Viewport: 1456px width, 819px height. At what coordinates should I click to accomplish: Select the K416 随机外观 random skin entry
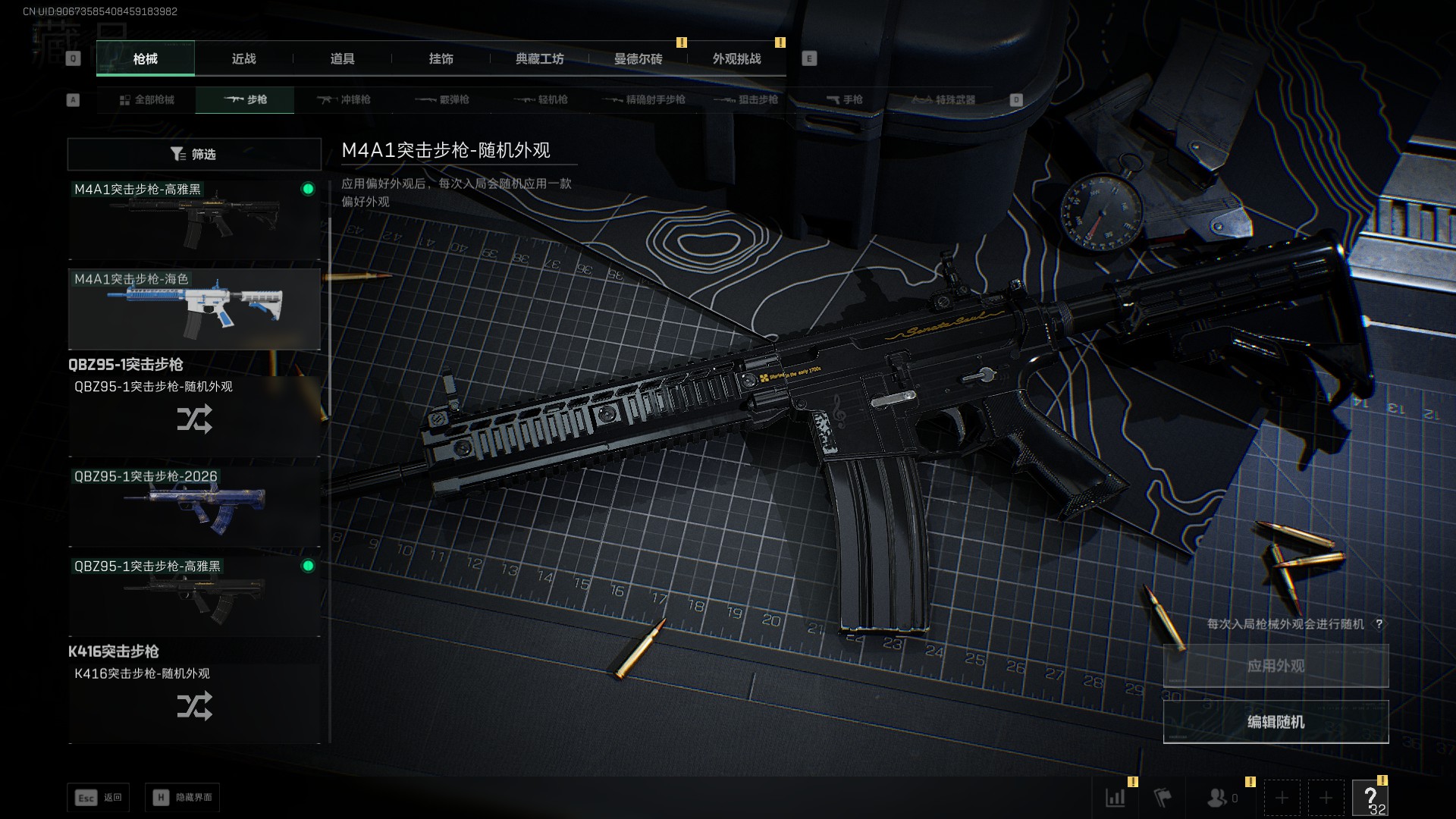click(x=194, y=702)
